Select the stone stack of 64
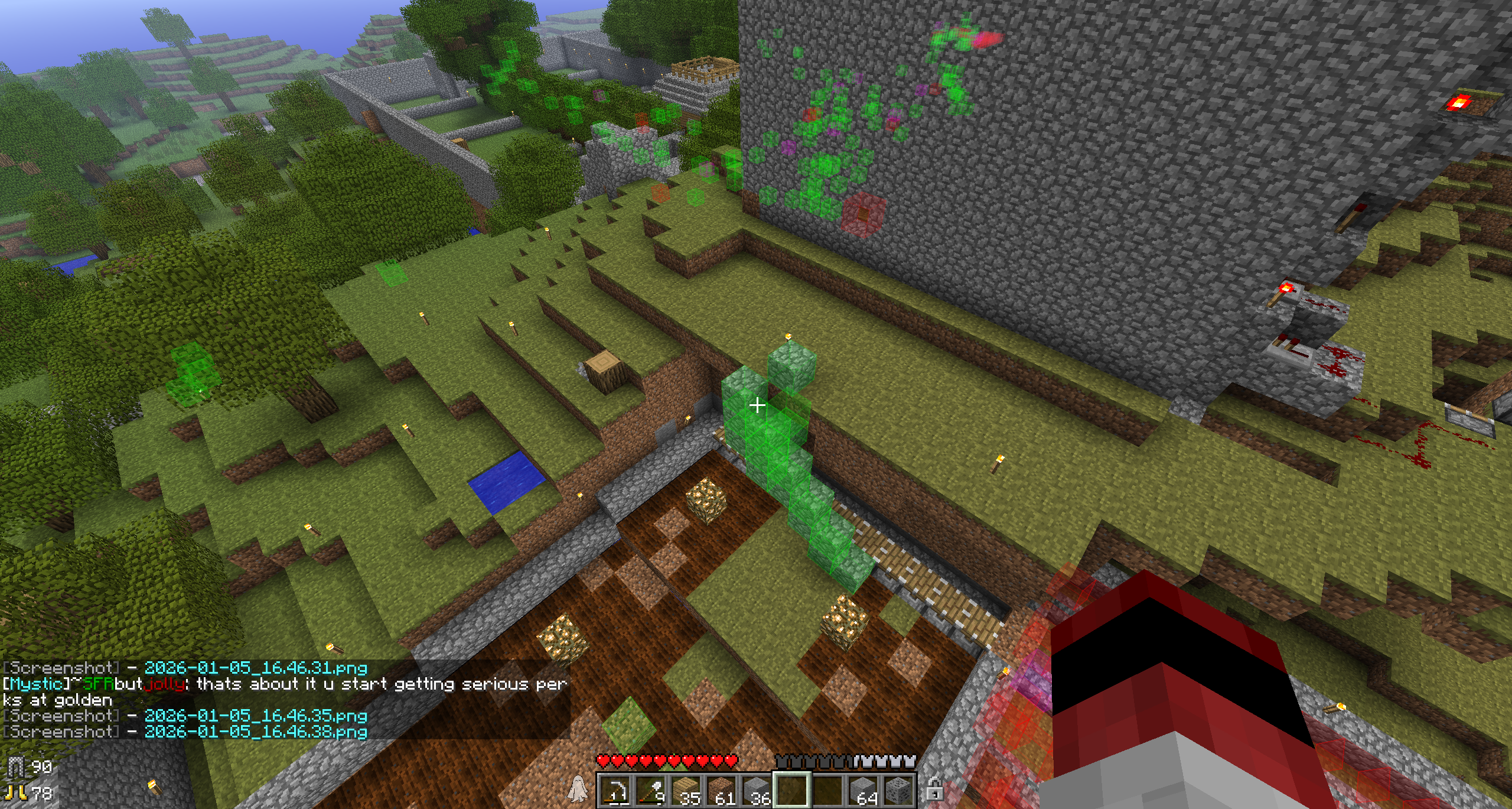The image size is (1512, 809). [863, 791]
